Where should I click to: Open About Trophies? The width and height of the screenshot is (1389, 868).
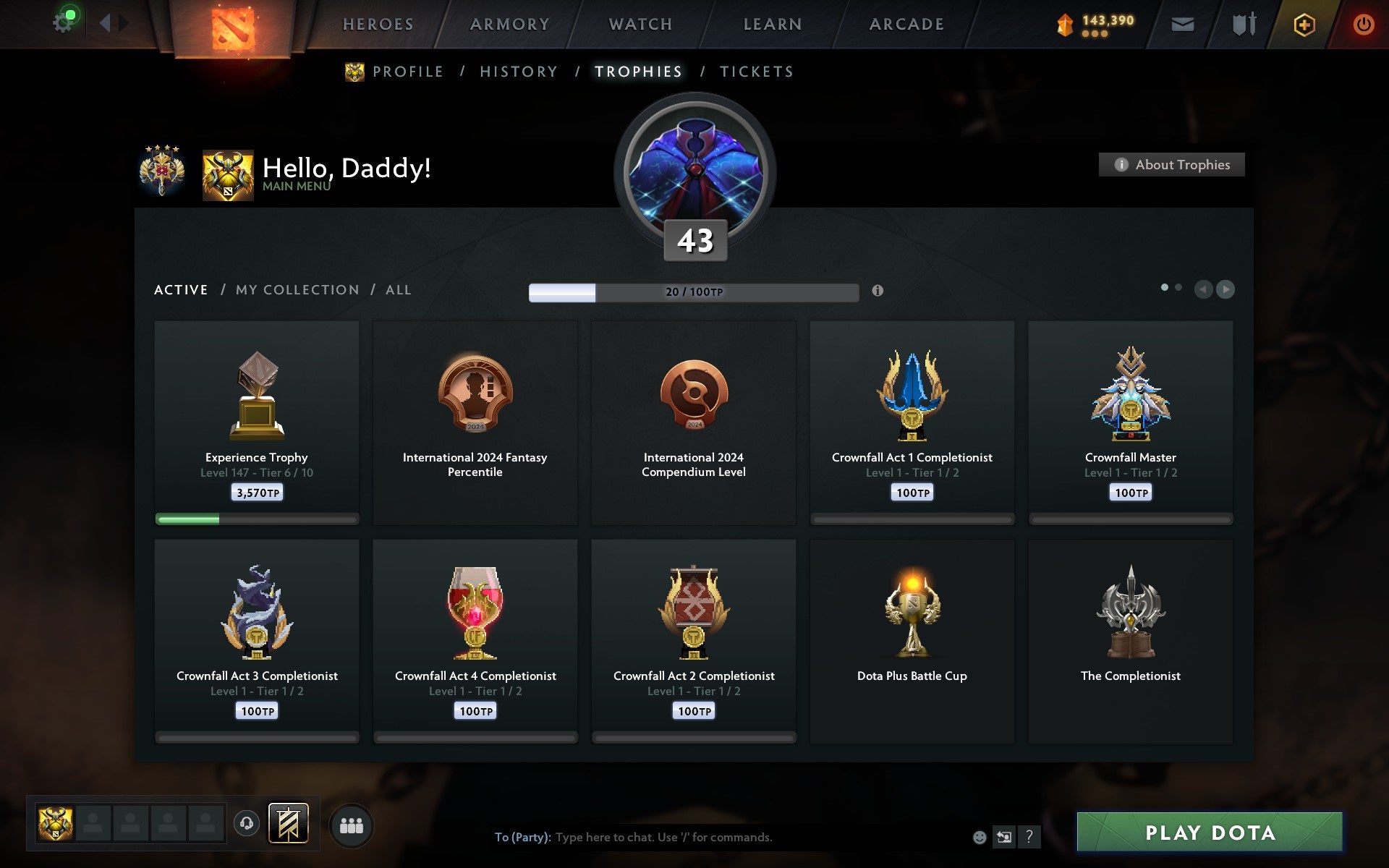click(1171, 164)
